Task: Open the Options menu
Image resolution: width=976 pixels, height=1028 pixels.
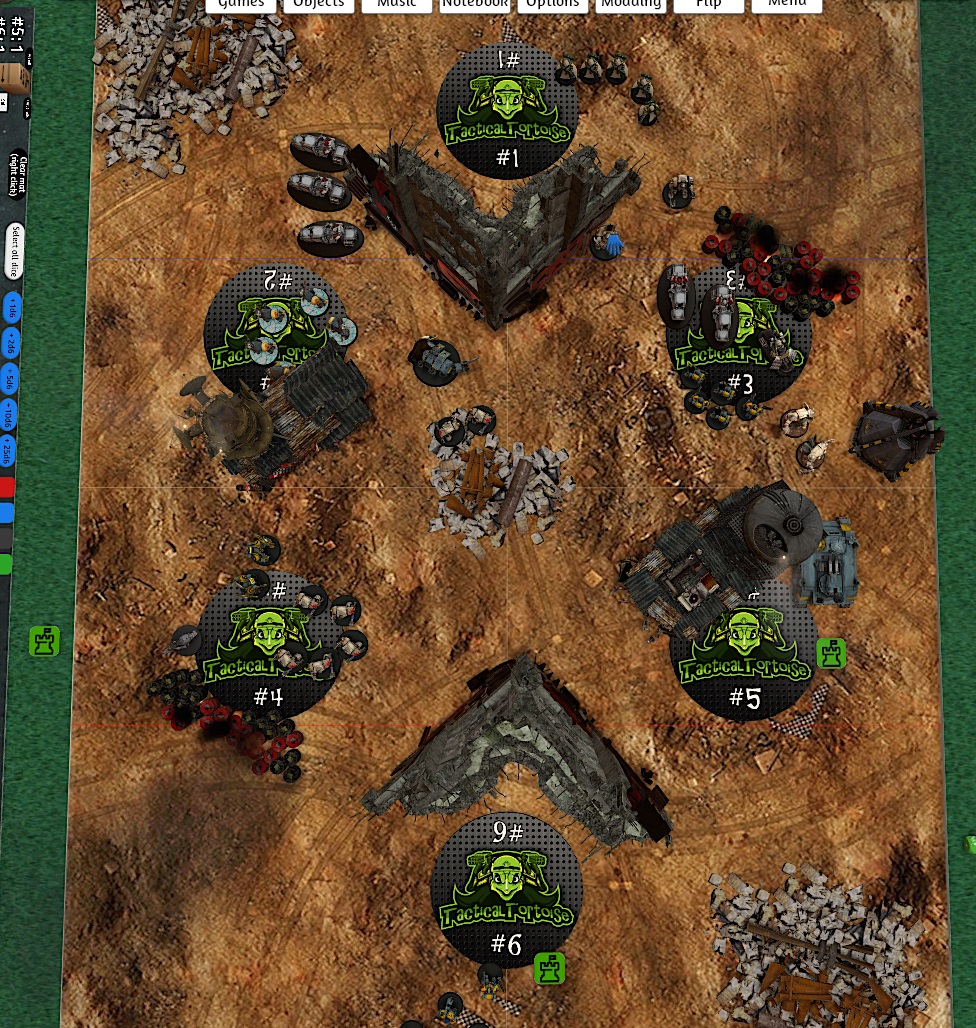Action: click(553, 4)
